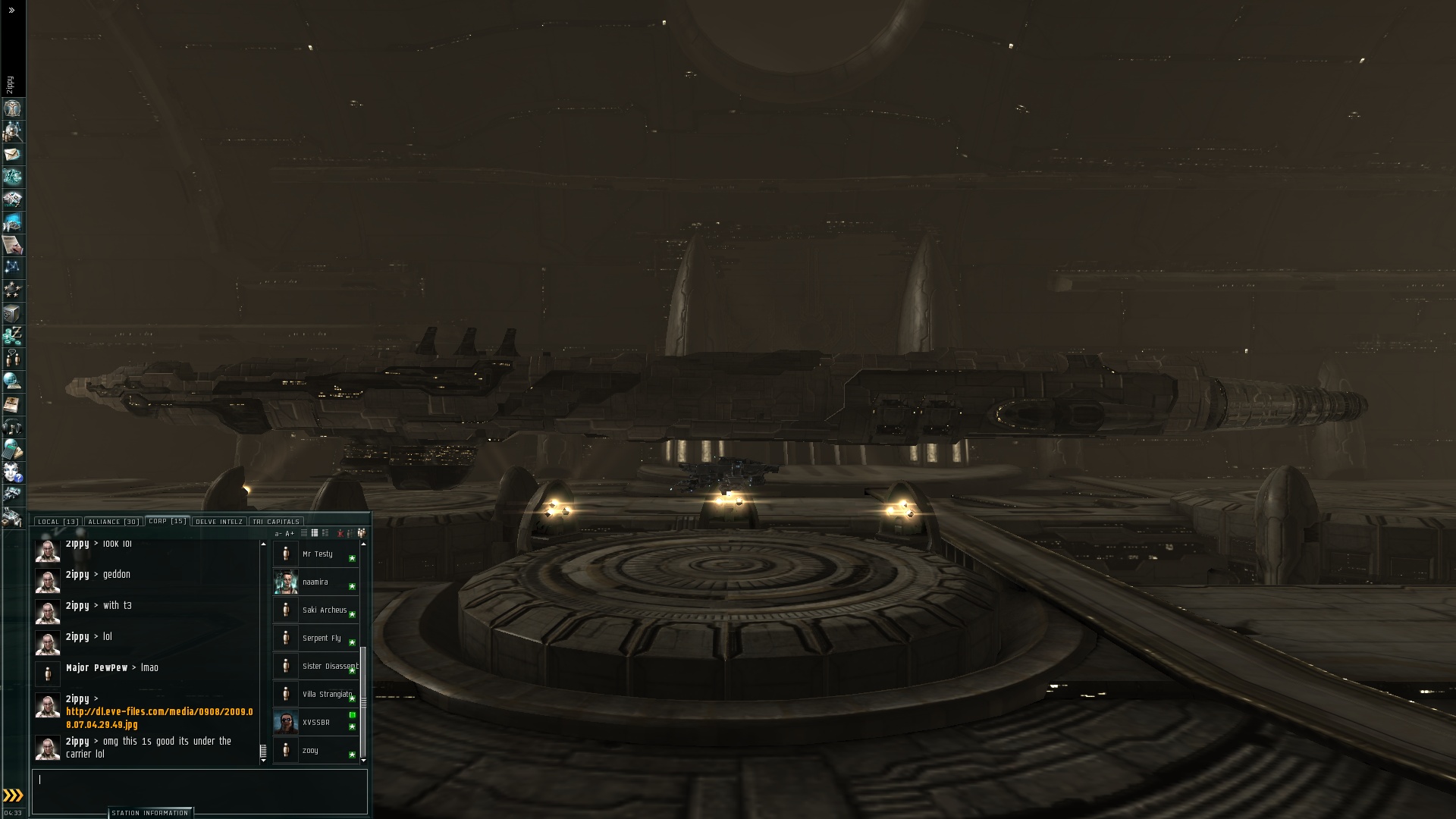Viewport: 1456px width, 819px height.
Task: Select XVSSBR in the corp member list
Action: pos(315,723)
